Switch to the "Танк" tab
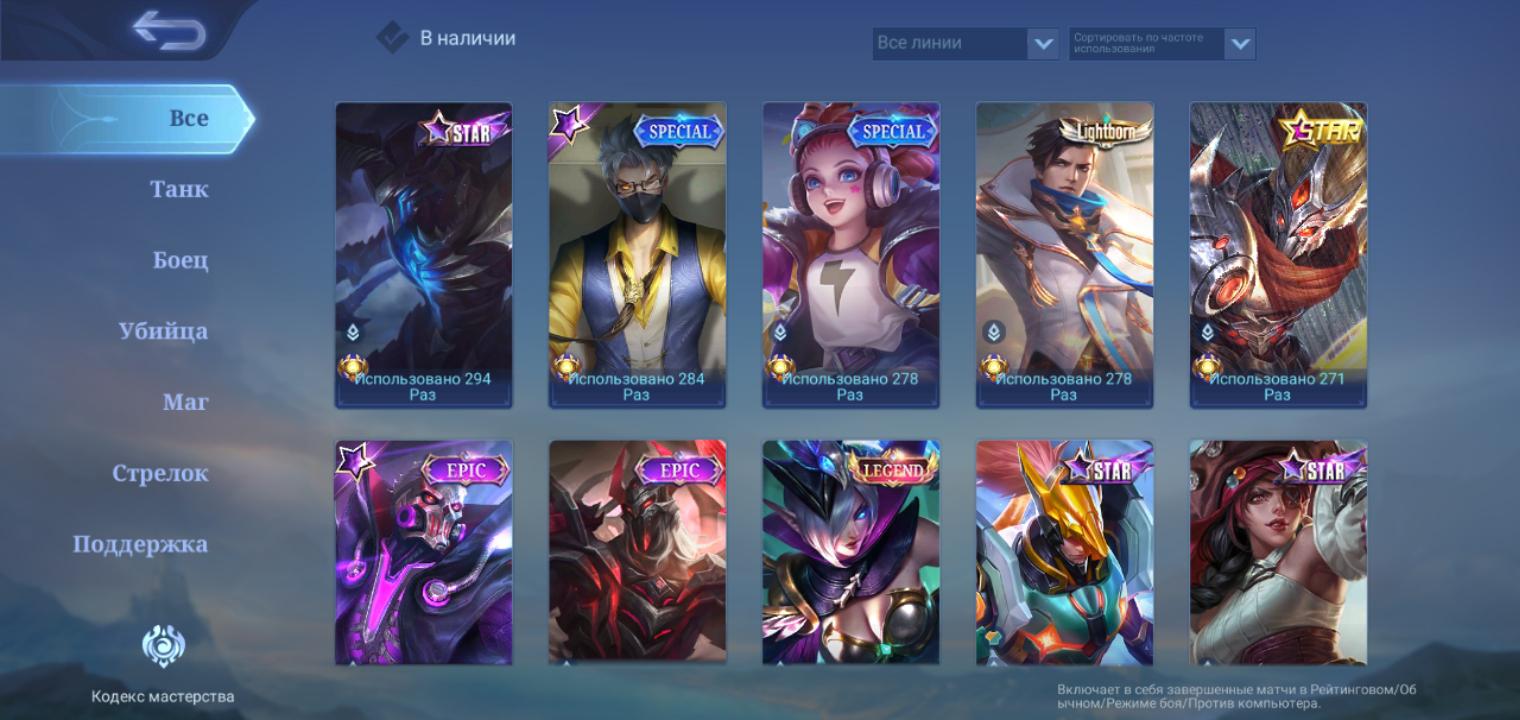Viewport: 1520px width, 720px height. tap(180, 189)
